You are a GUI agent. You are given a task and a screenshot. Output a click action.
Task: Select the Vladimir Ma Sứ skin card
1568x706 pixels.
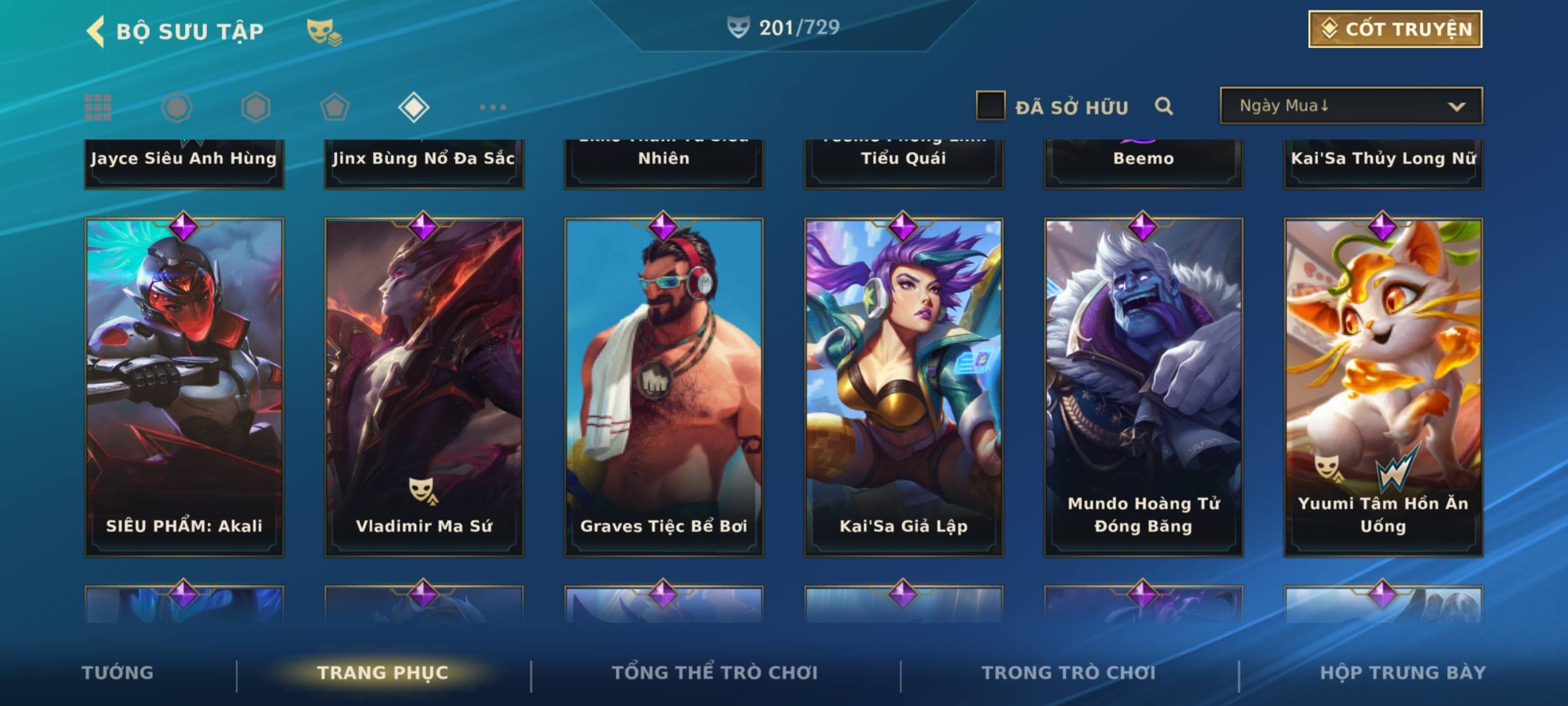pyautogui.click(x=424, y=387)
